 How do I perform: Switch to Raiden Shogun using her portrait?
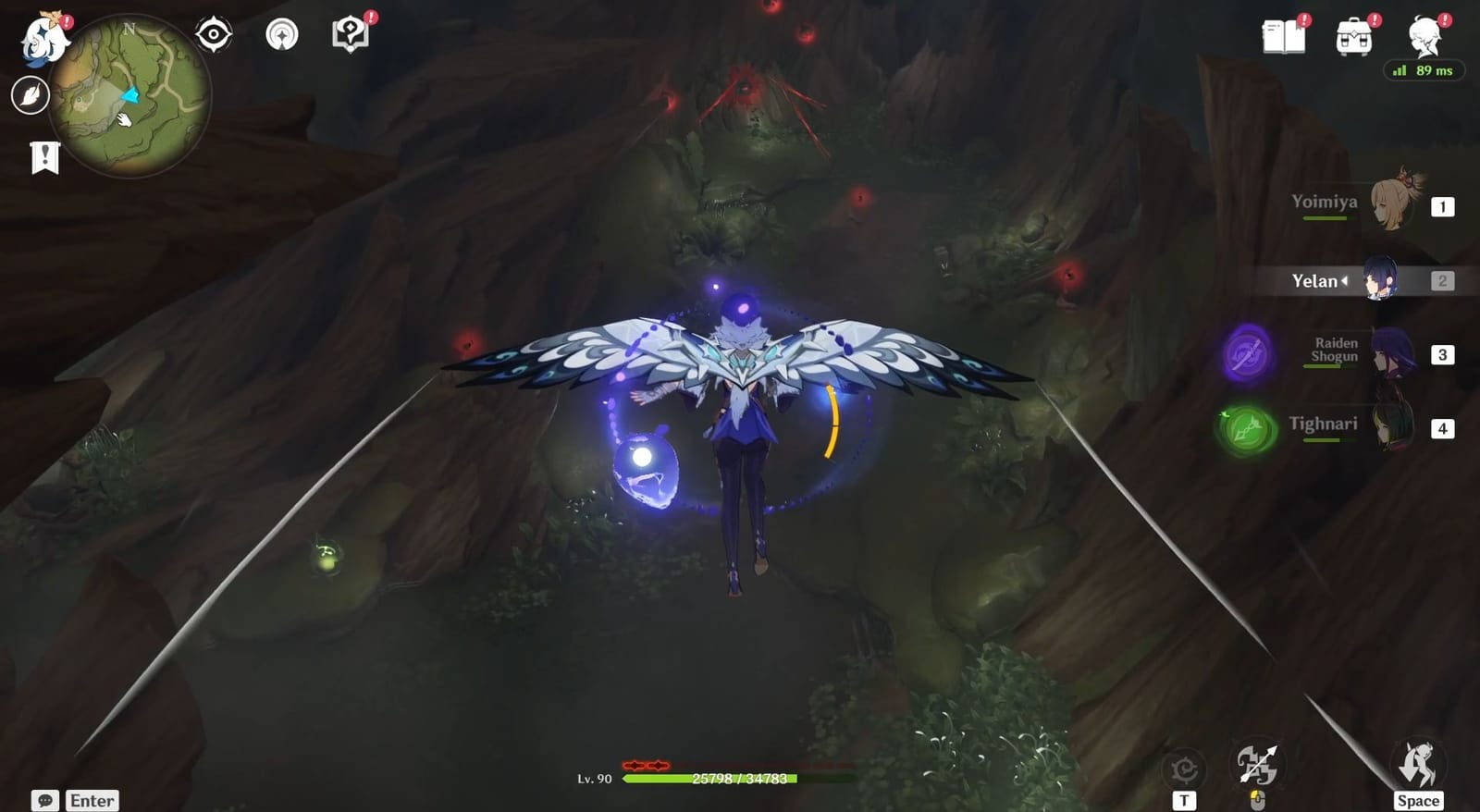tap(1394, 352)
